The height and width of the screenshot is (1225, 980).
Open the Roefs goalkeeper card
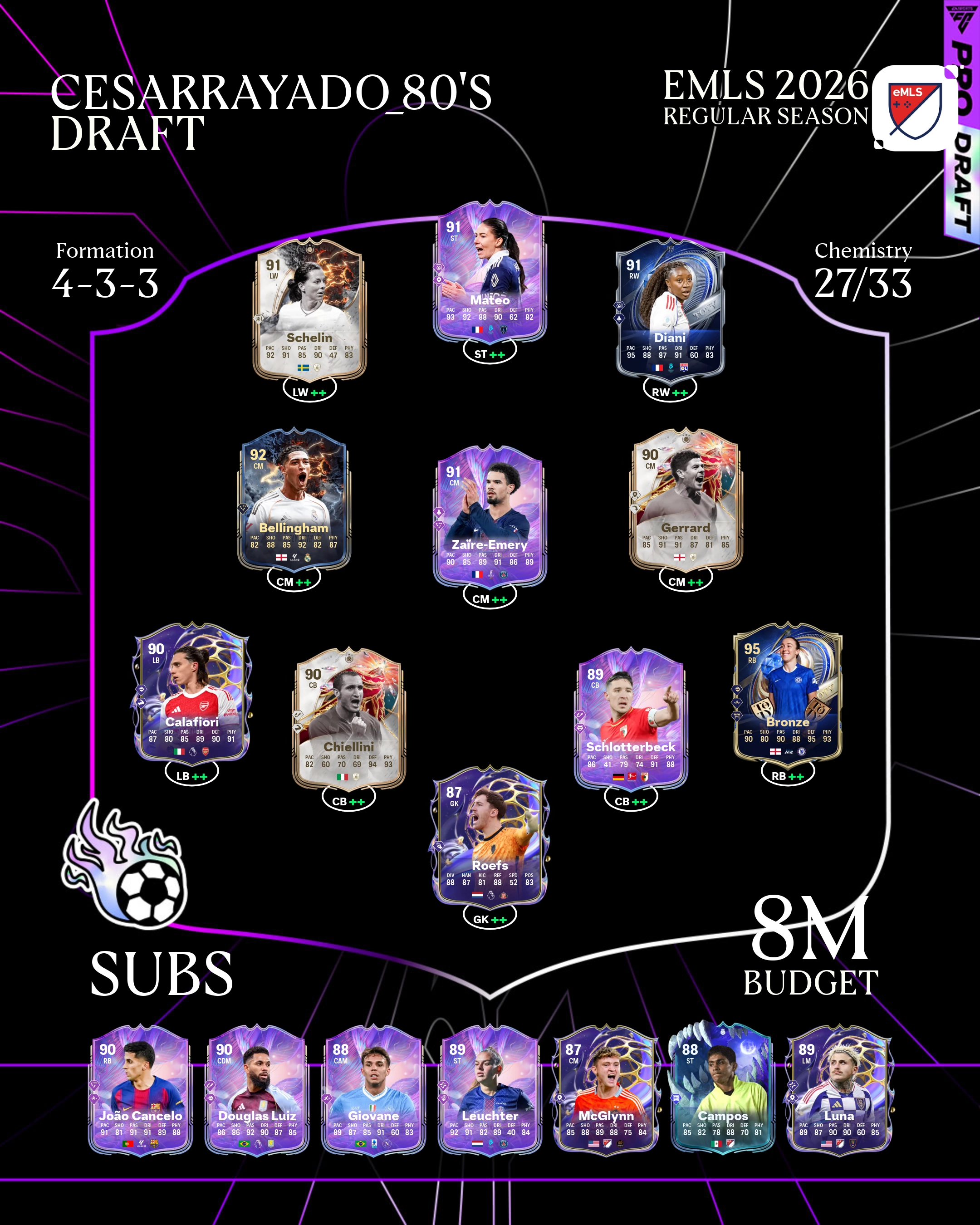tap(490, 836)
